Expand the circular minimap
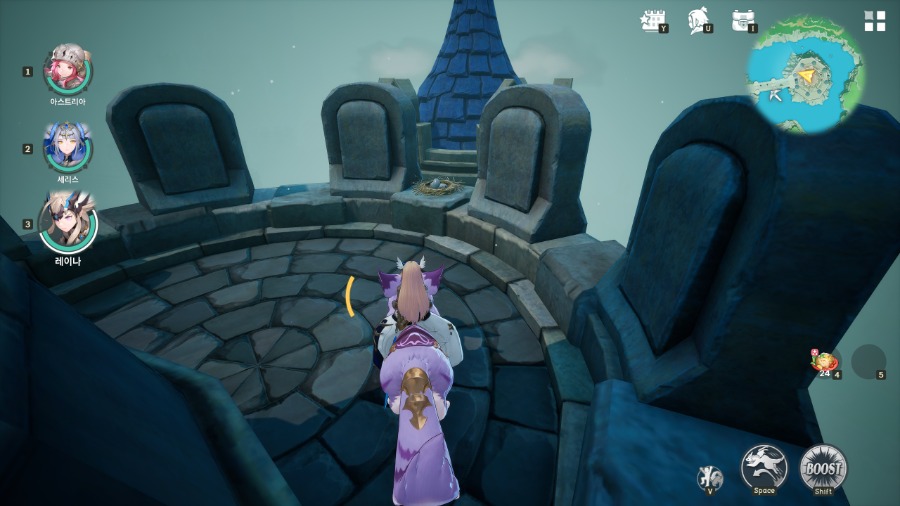 click(x=806, y=75)
